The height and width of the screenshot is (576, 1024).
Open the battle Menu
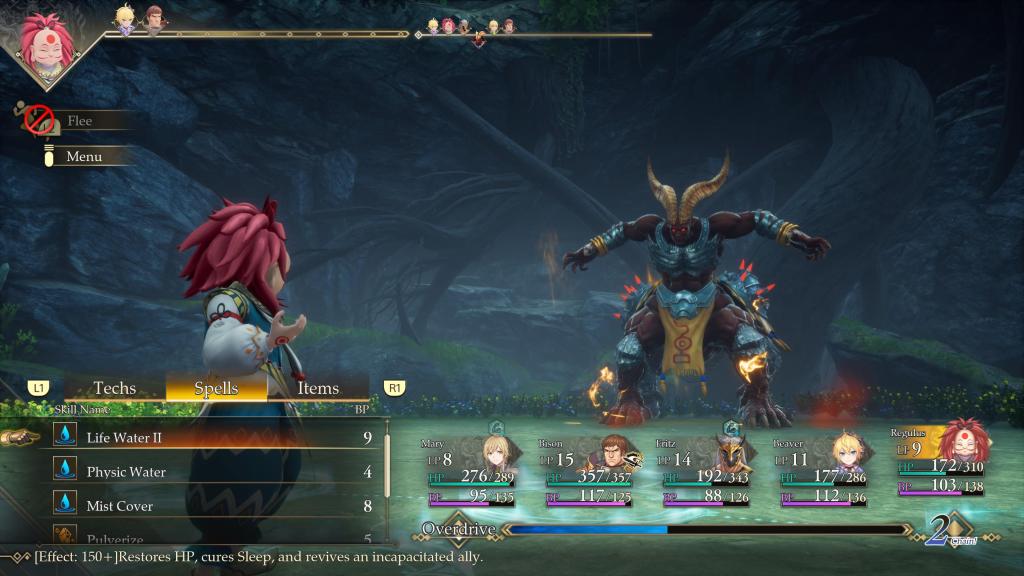(84, 156)
